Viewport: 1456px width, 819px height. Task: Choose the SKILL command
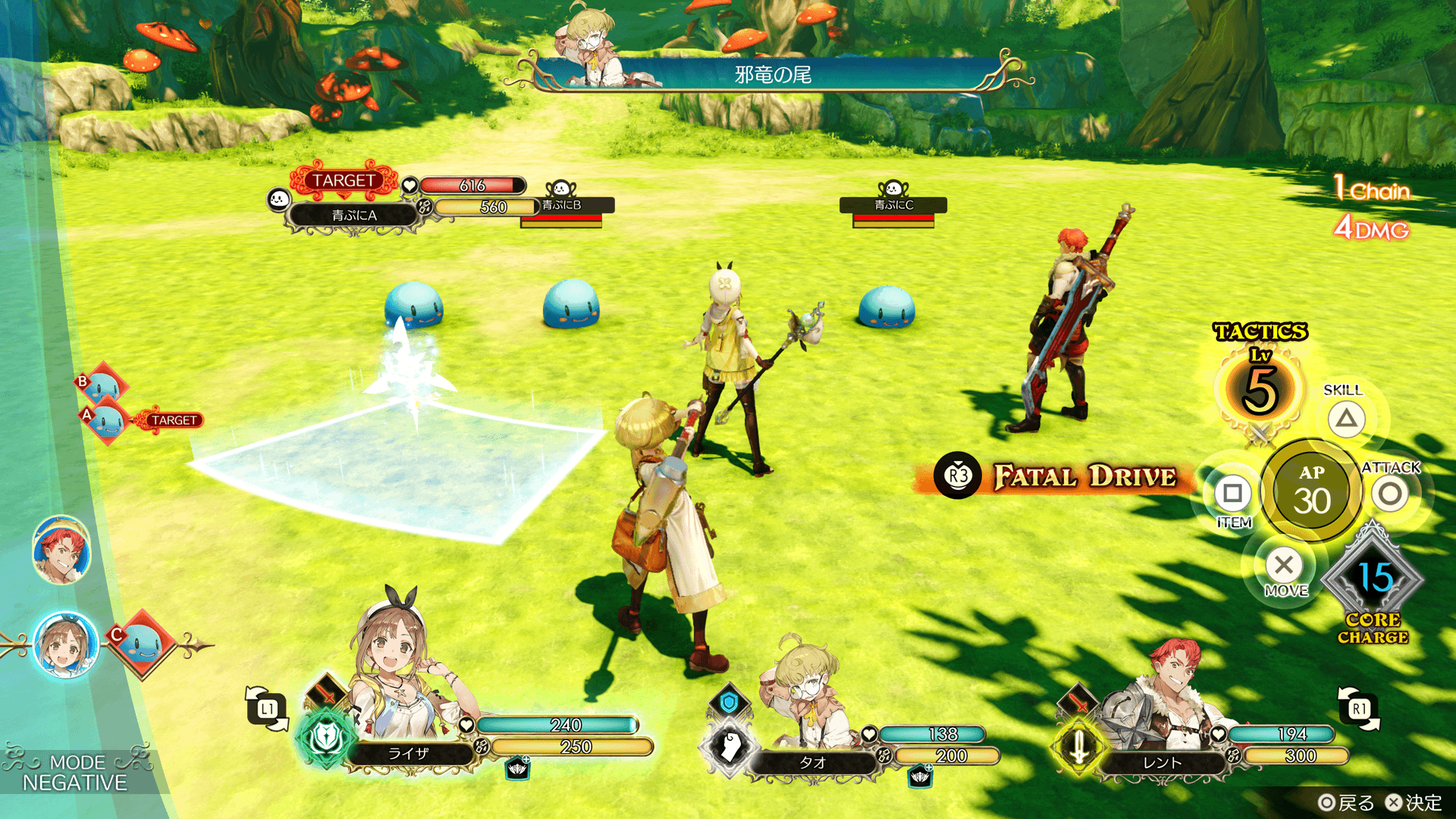1346,419
